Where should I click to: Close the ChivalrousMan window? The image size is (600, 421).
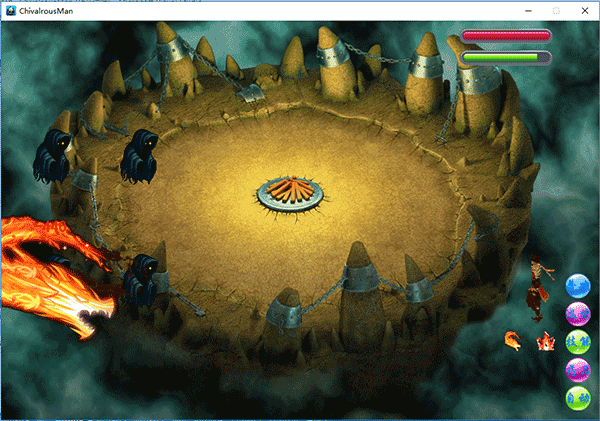point(584,10)
